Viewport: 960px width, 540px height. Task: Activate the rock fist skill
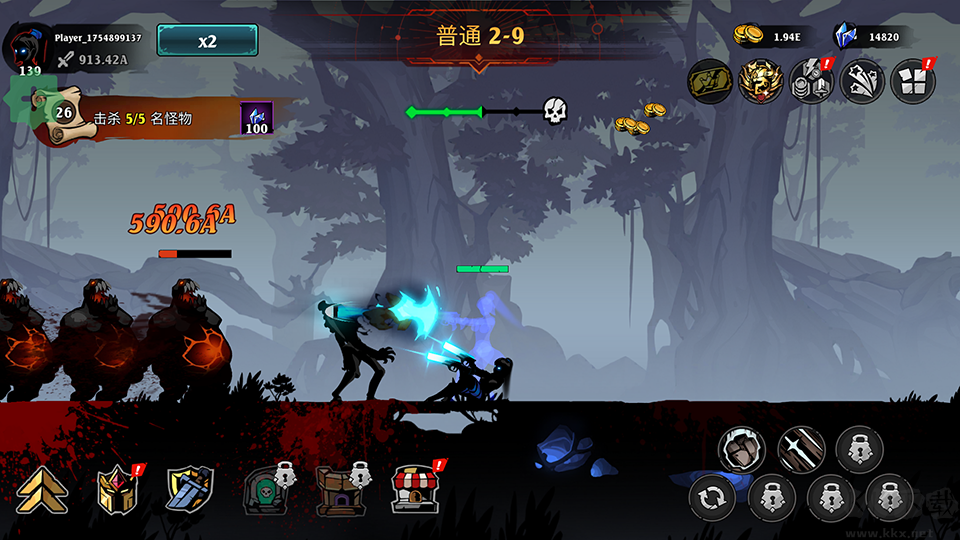(741, 449)
